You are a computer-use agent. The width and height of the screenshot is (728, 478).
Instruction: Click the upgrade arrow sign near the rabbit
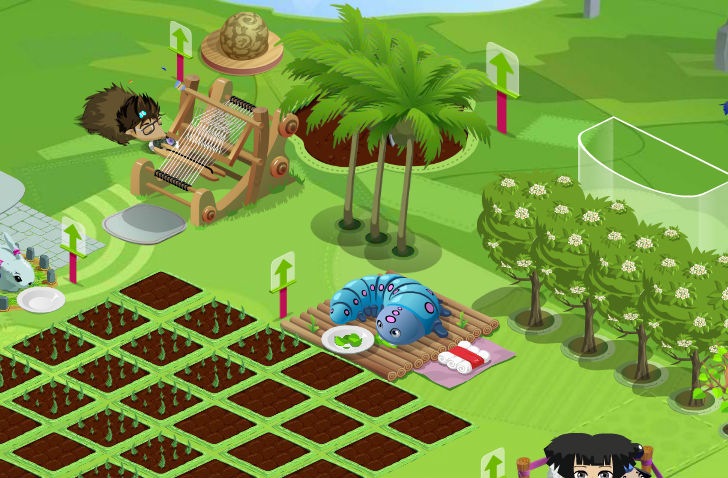click(x=72, y=238)
